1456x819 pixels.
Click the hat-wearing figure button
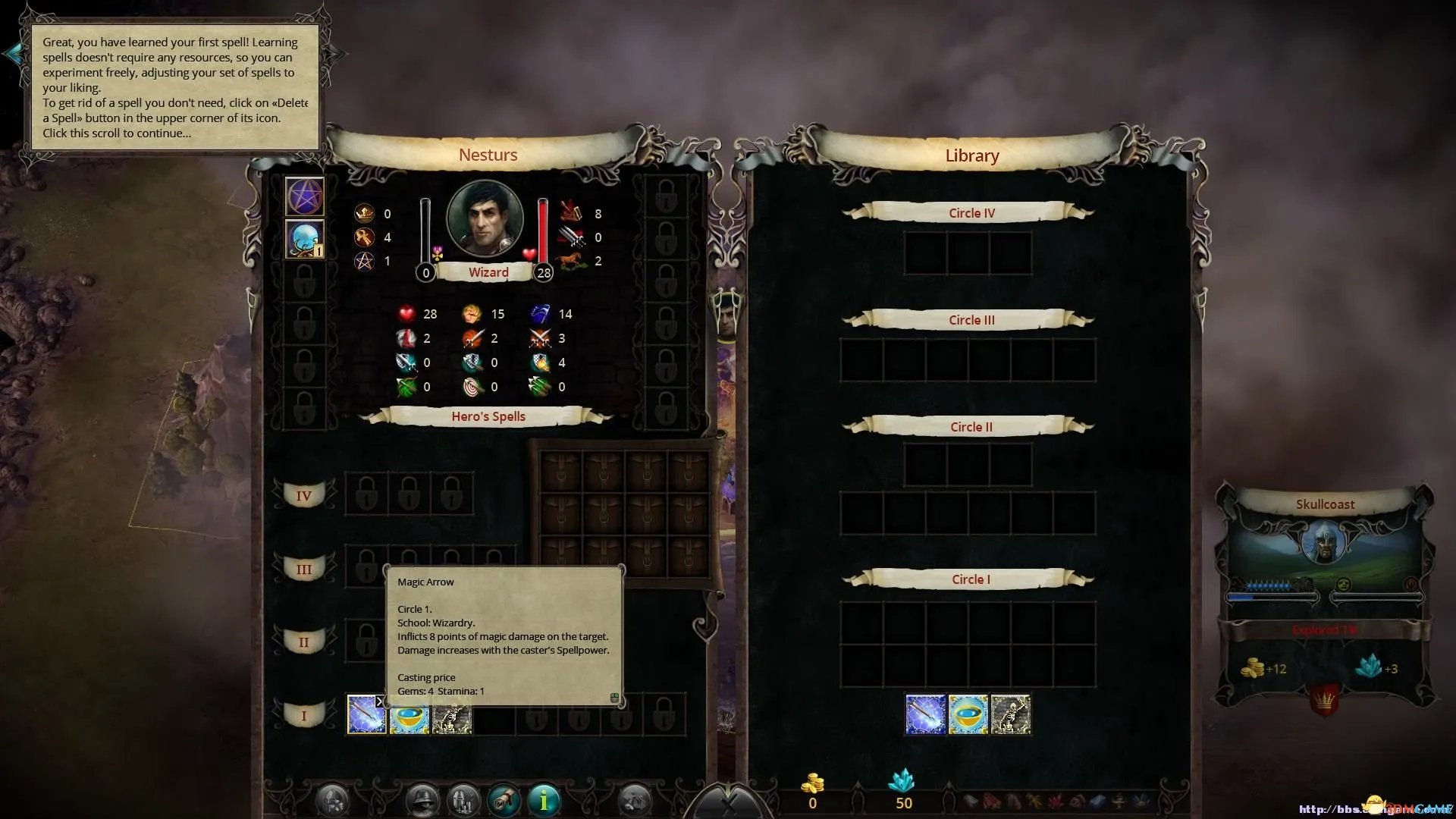pos(422,799)
